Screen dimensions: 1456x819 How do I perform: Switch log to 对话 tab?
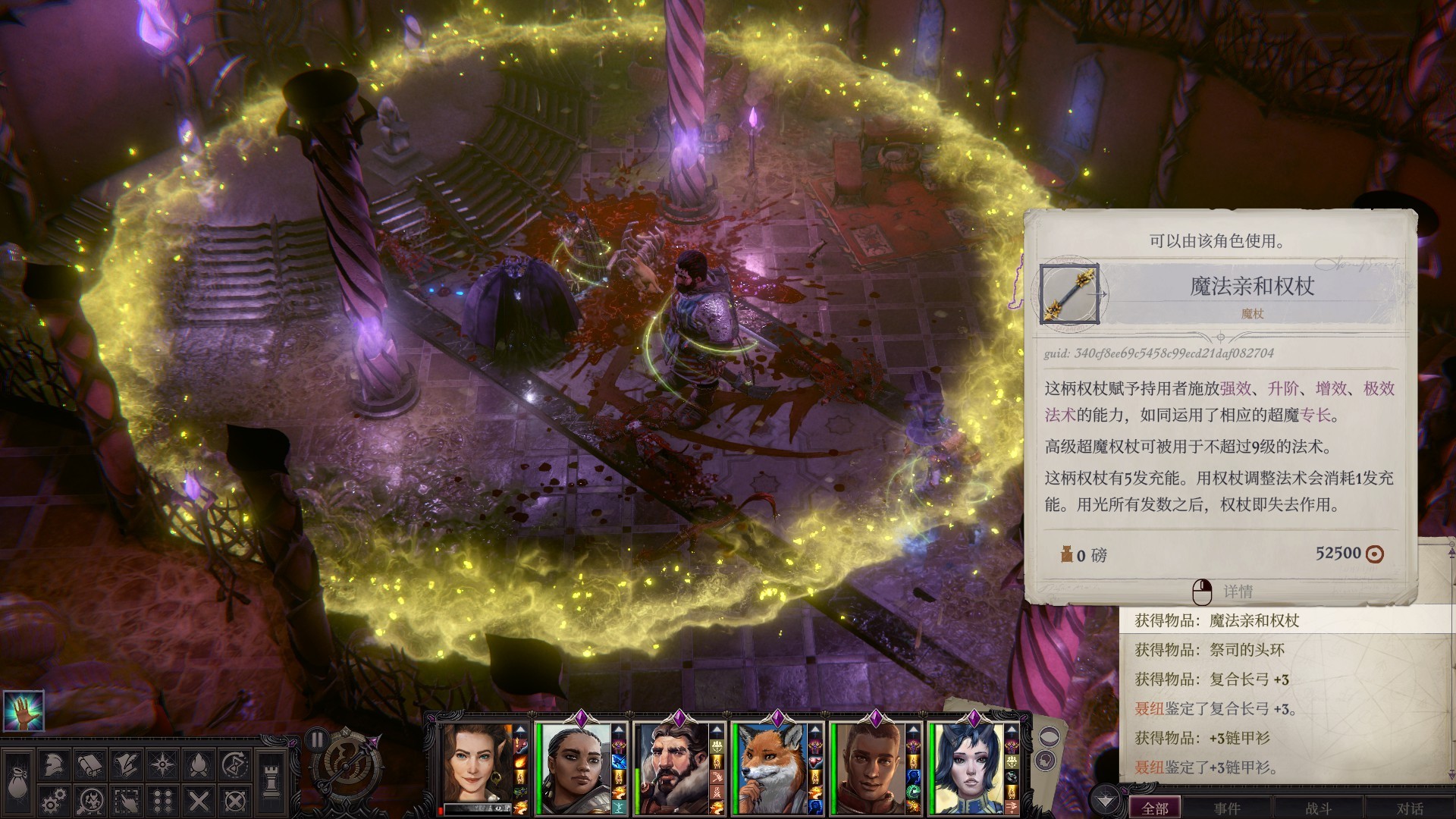(x=1410, y=808)
